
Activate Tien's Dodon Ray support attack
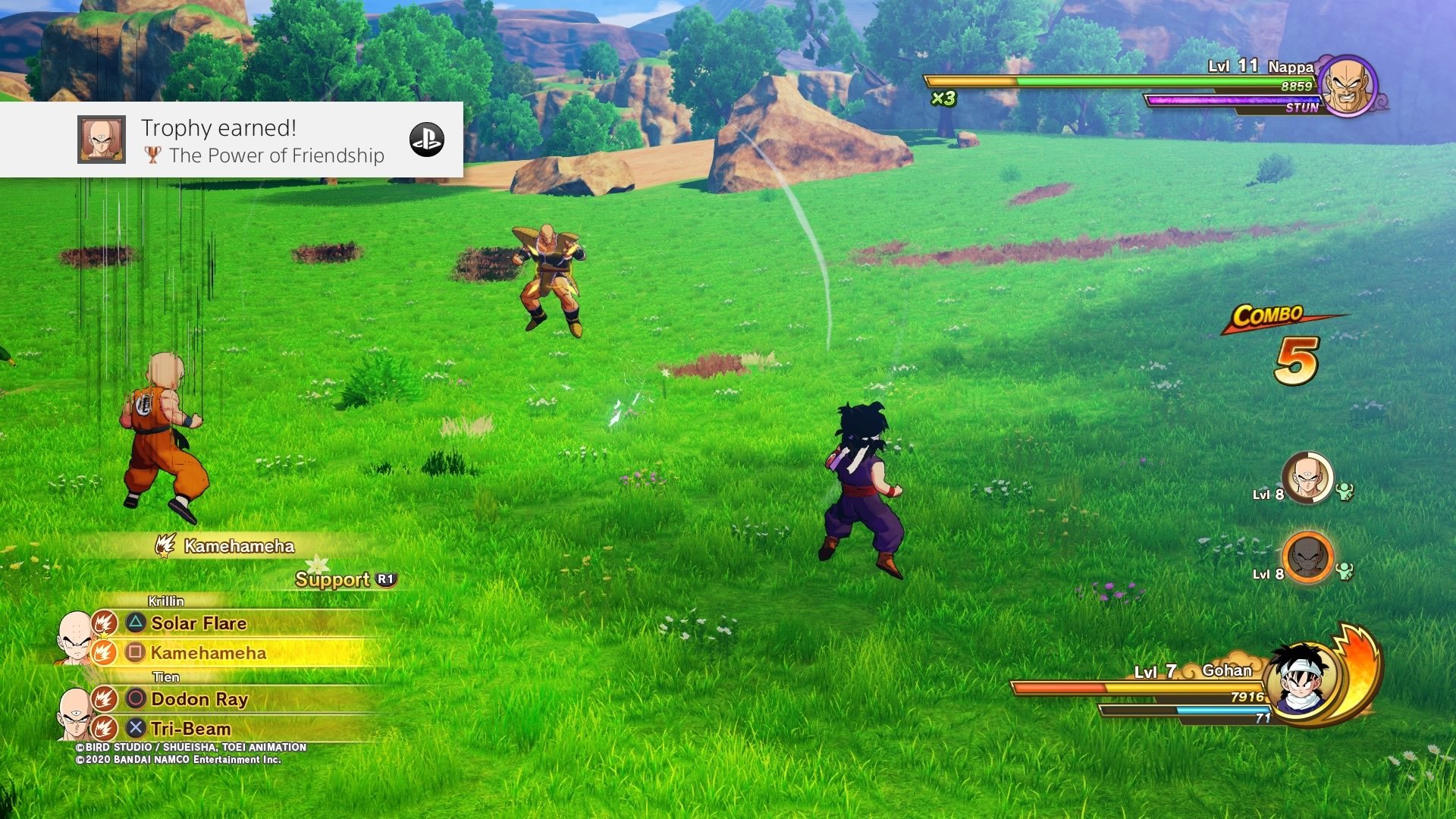tap(199, 699)
